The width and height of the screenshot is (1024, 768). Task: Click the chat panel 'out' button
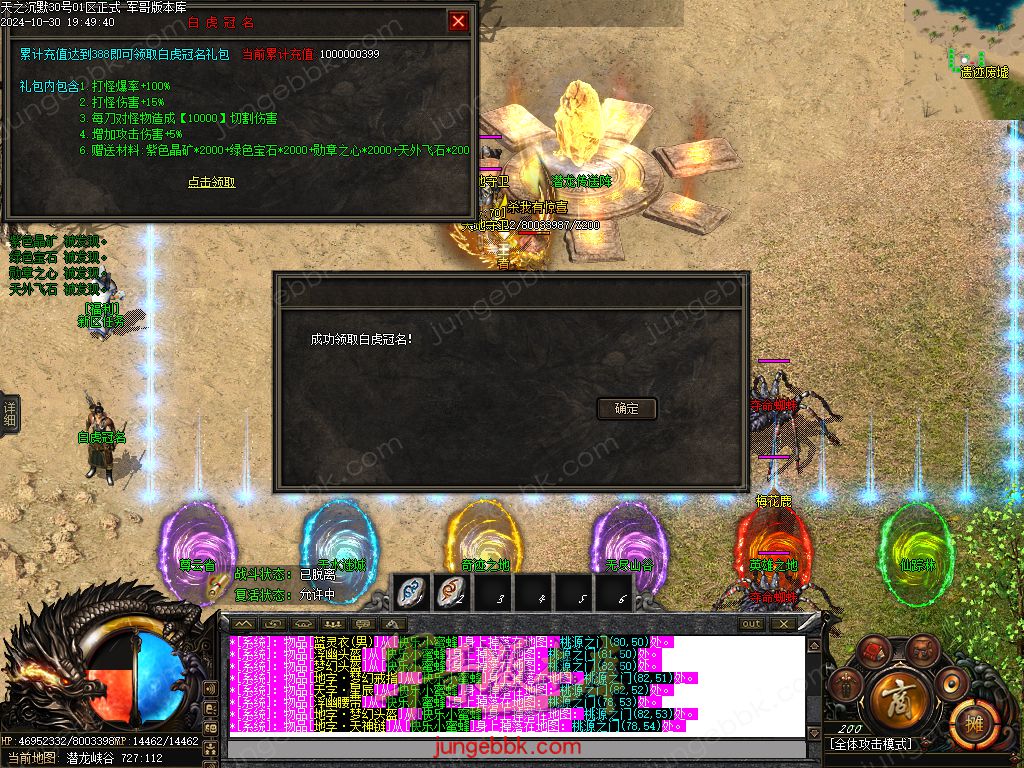751,624
